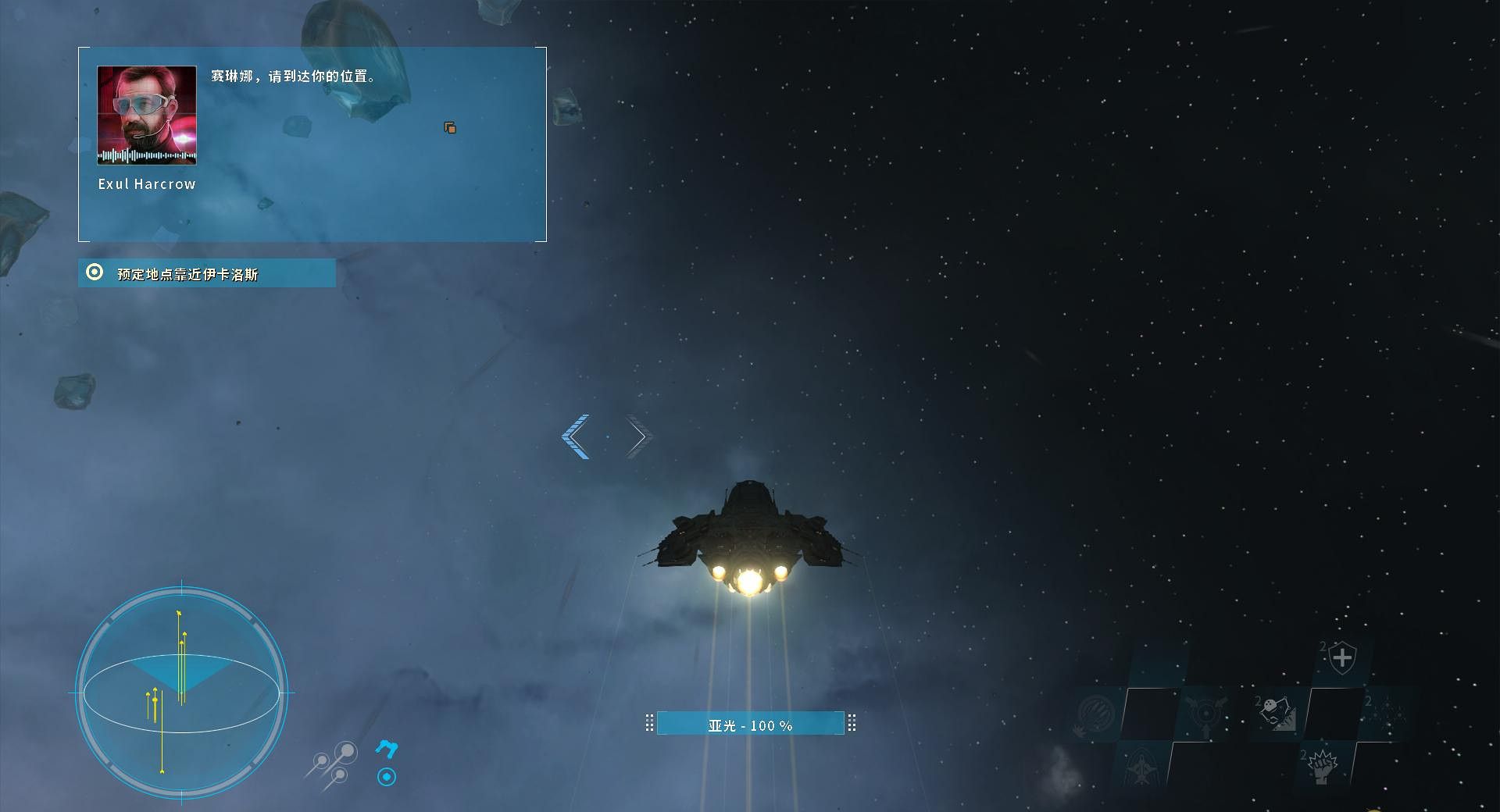Screen dimensions: 1500x812
Task: Click the blue ship formation icon
Action: tap(387, 749)
